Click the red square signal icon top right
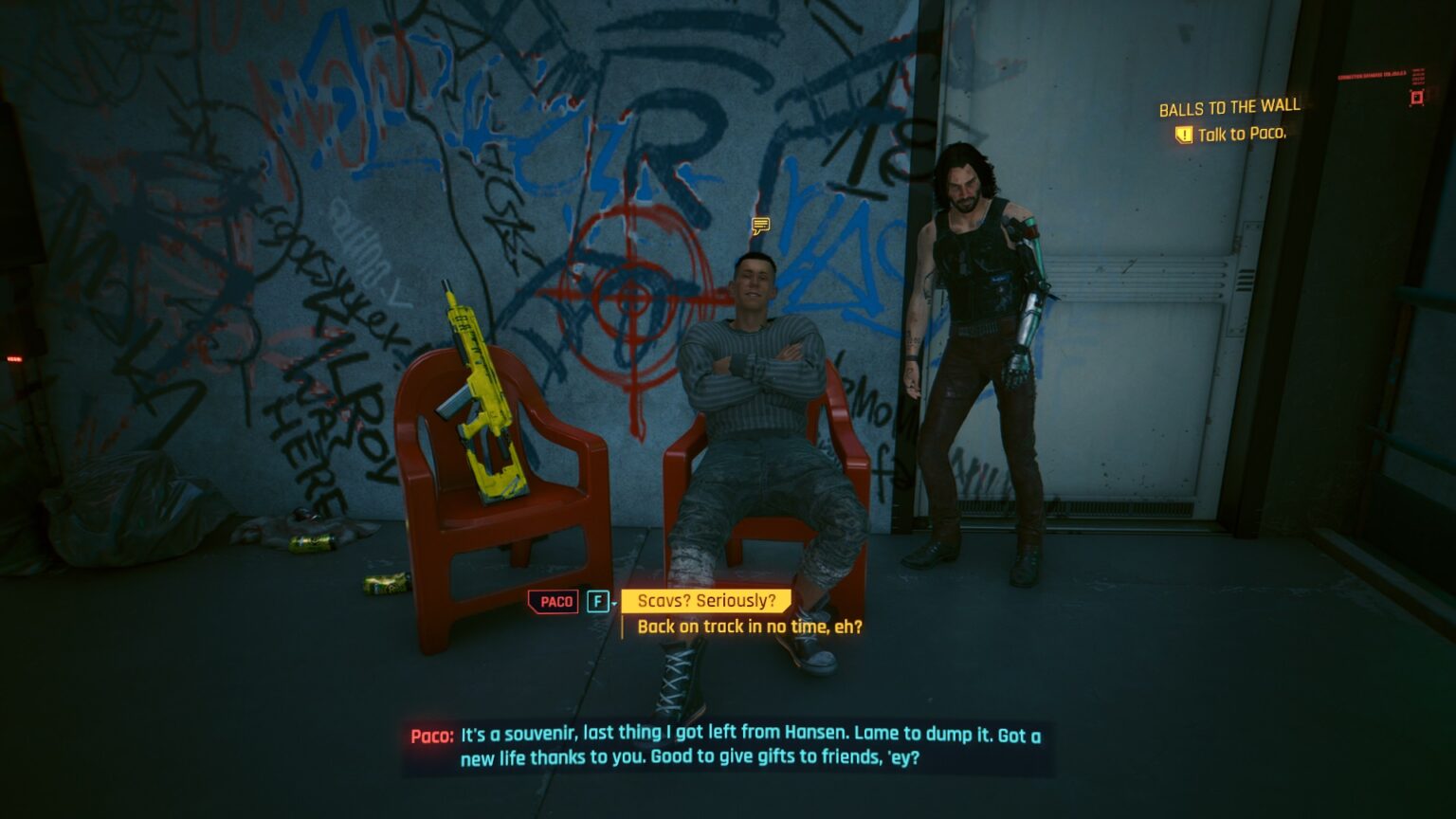 (1416, 97)
